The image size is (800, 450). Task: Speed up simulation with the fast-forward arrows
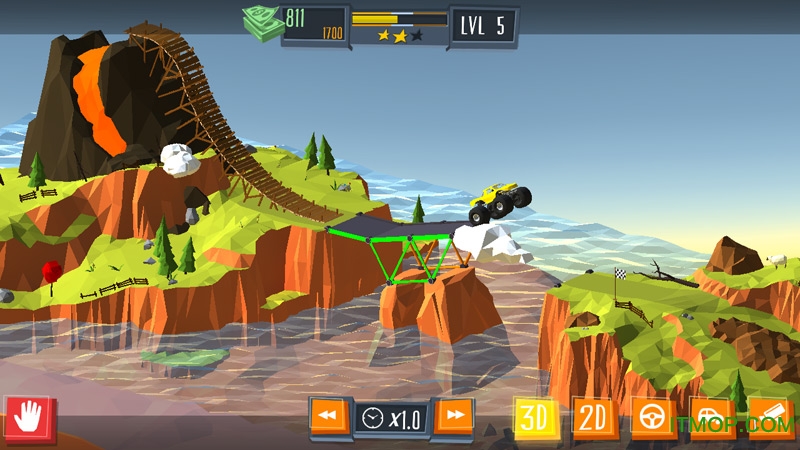(x=455, y=415)
